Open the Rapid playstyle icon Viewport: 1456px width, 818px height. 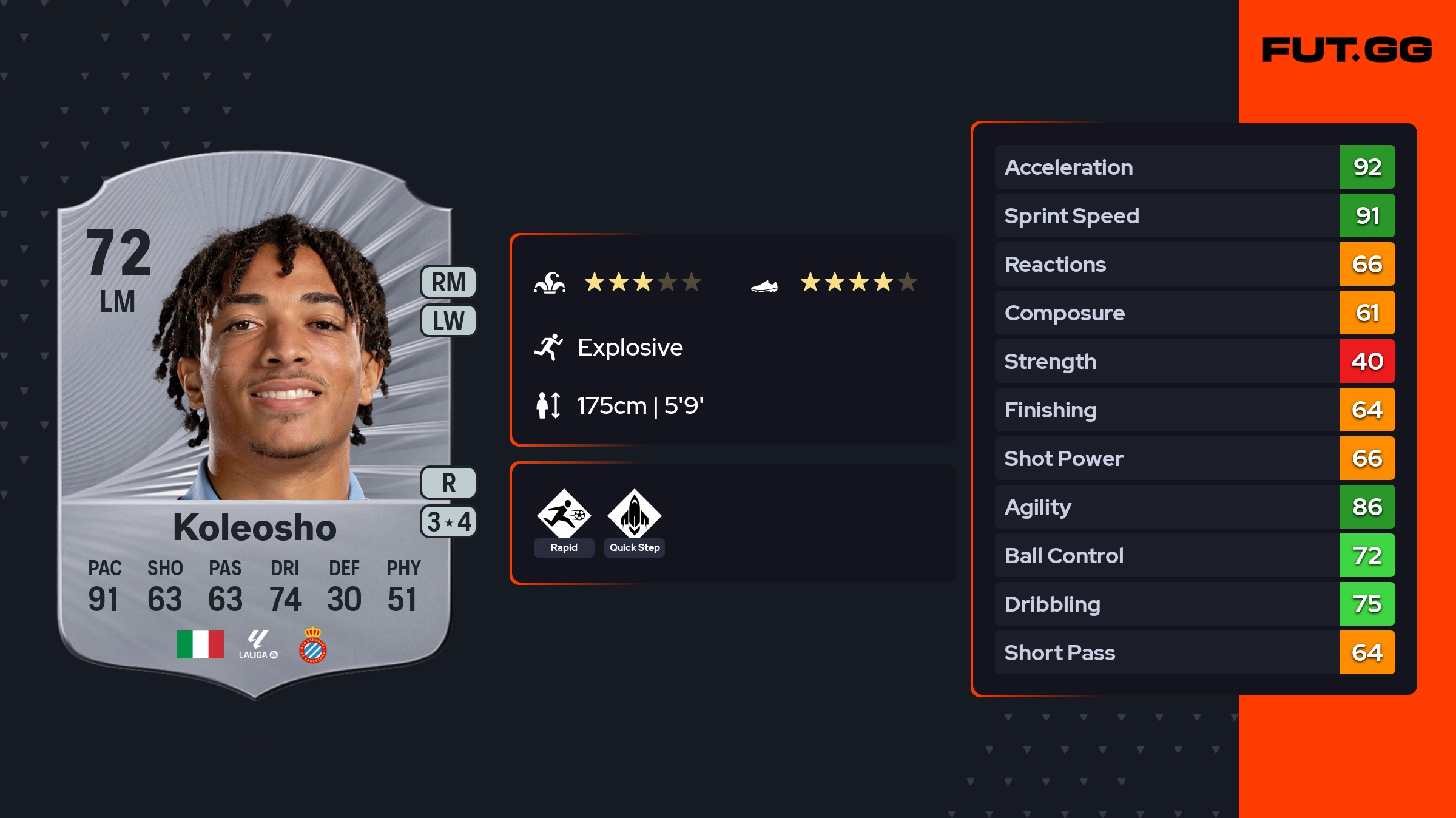click(x=564, y=516)
